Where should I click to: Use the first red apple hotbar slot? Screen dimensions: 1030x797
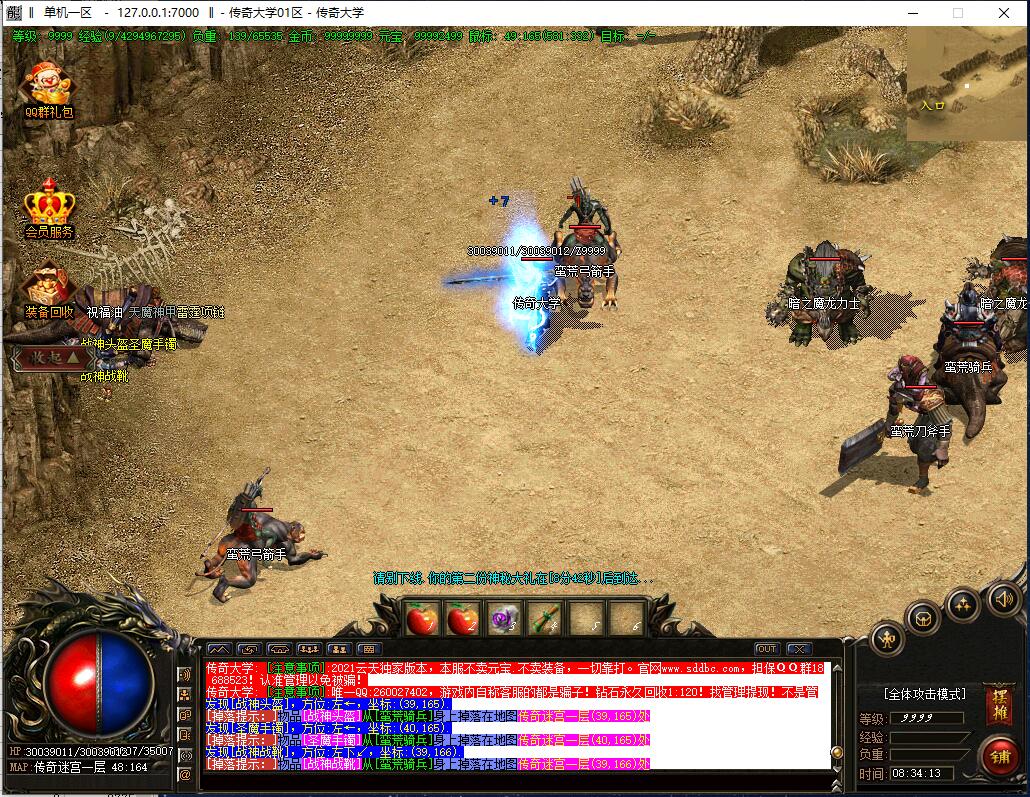pos(420,620)
